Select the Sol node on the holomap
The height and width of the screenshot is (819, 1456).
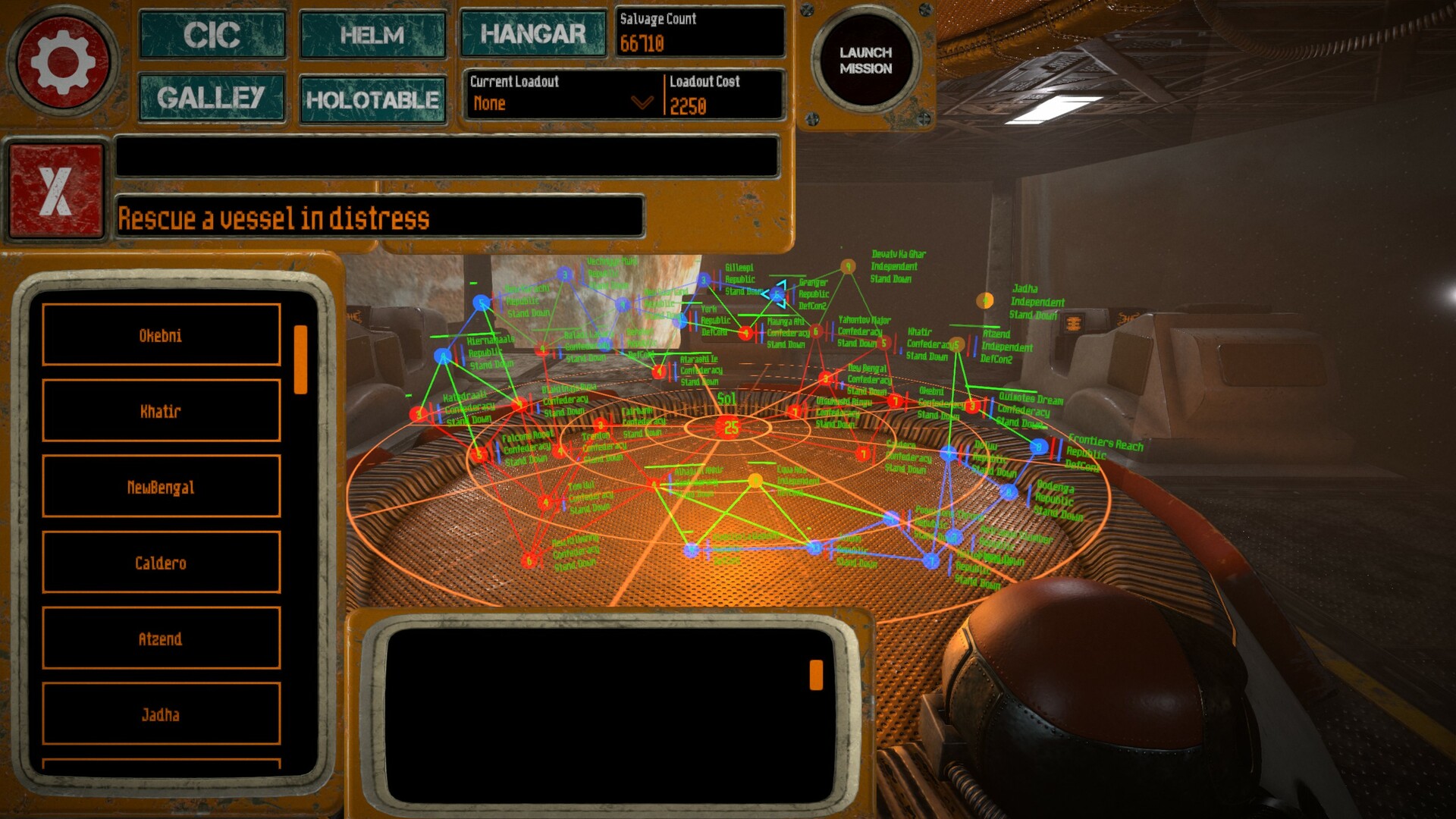pyautogui.click(x=730, y=428)
